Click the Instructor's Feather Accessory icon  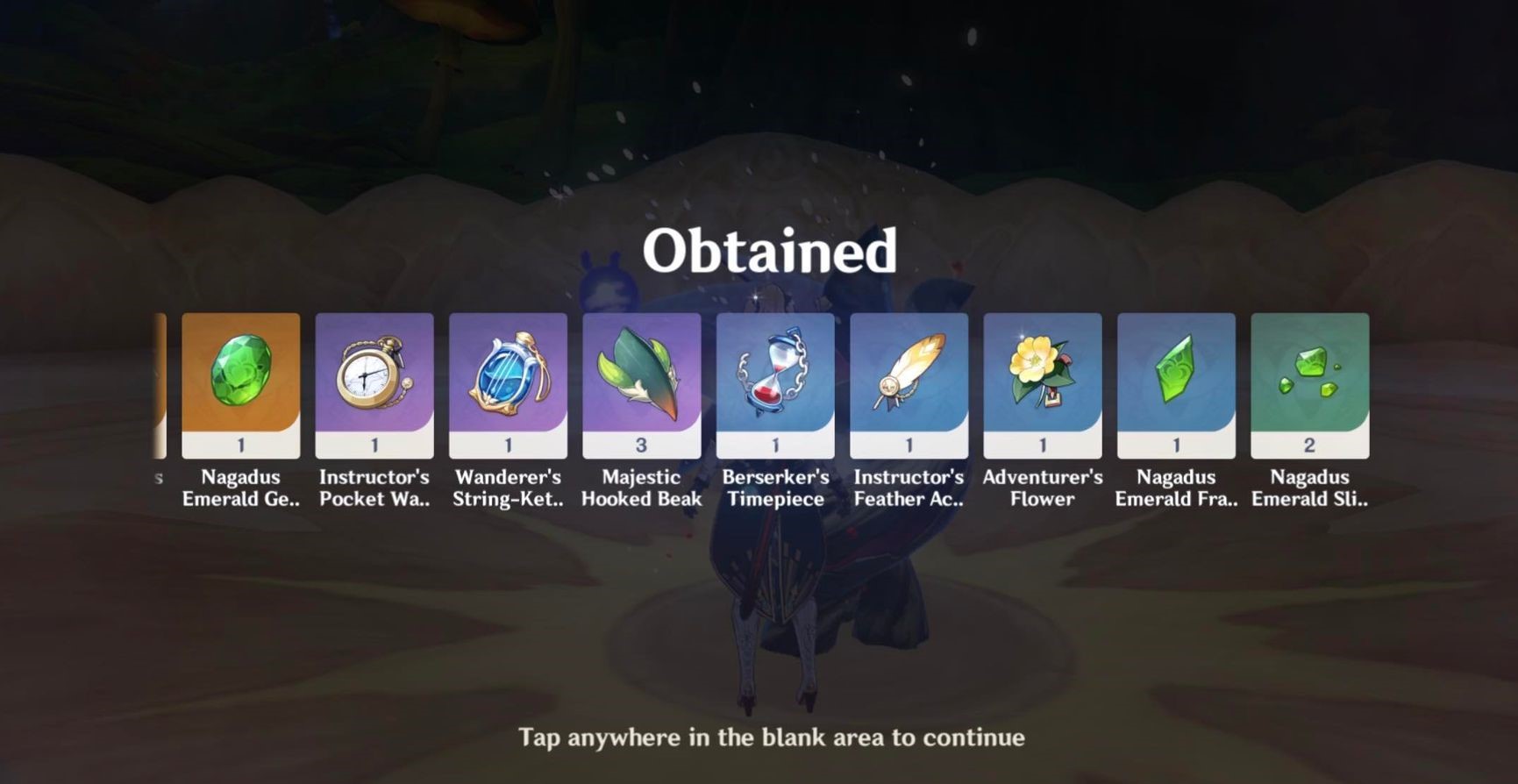pos(909,377)
